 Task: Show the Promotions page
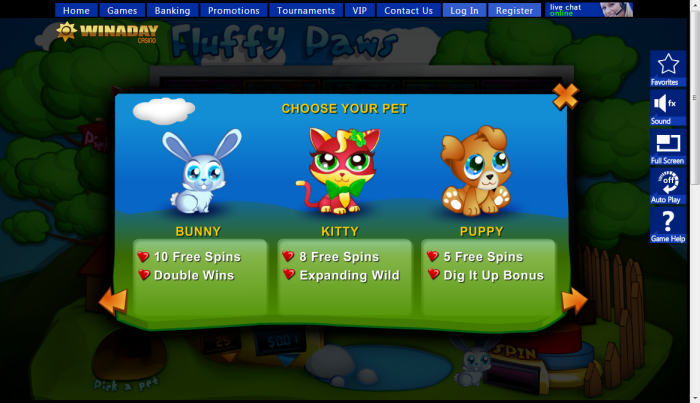[x=234, y=11]
